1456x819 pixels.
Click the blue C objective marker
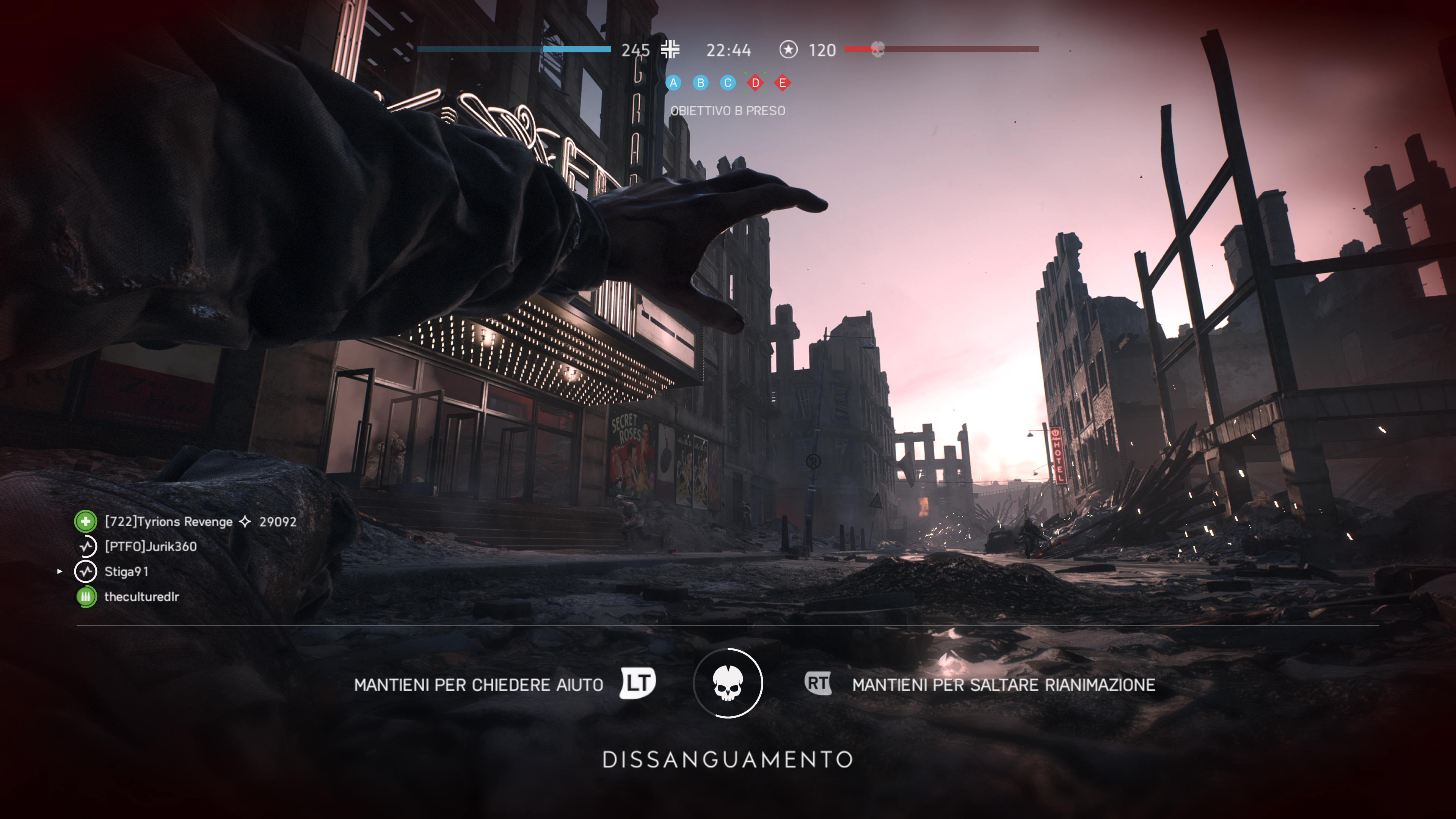pyautogui.click(x=728, y=83)
